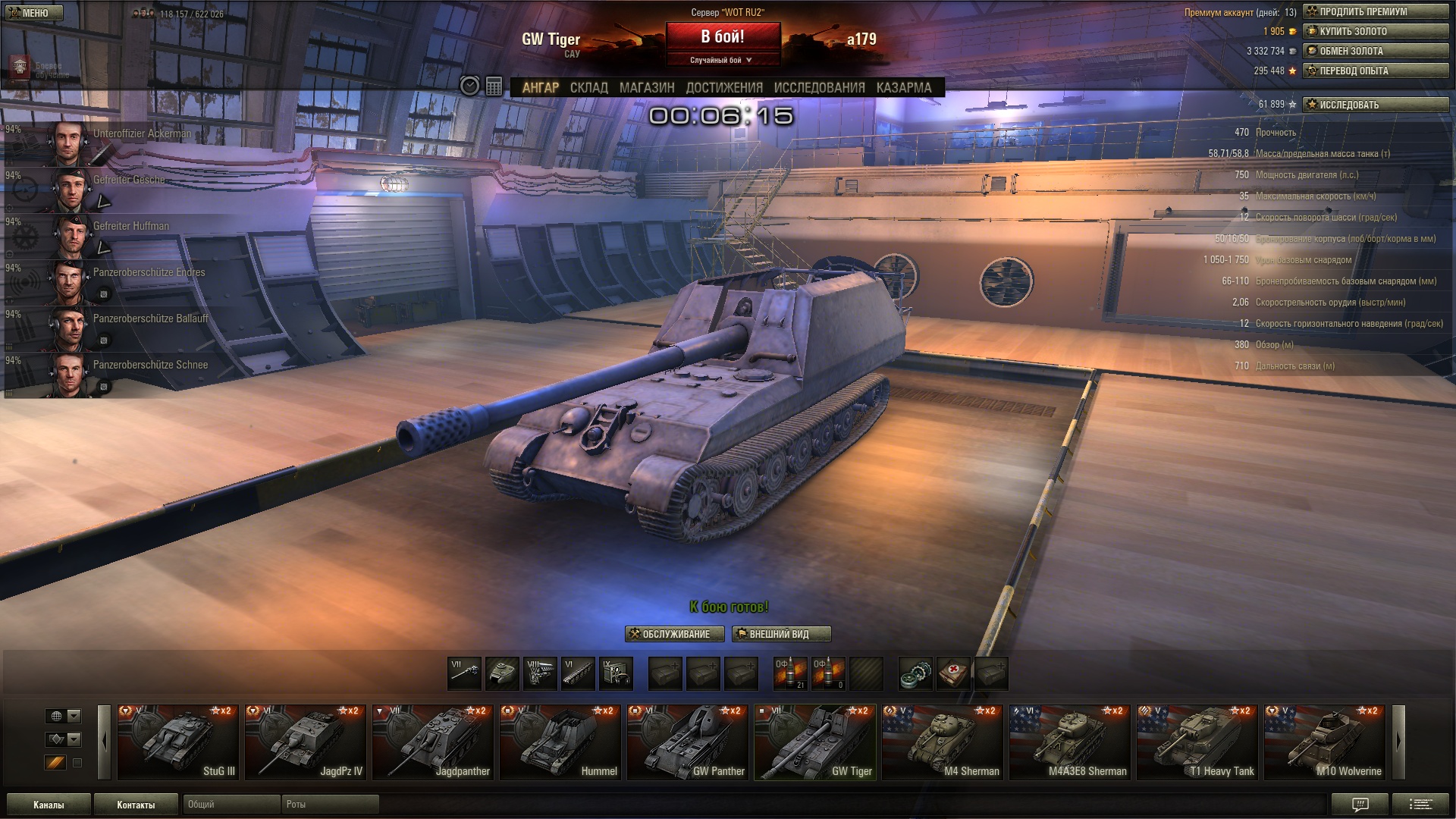
Task: Open the ВНЕШНИЙ ВИД customization
Action: (781, 634)
